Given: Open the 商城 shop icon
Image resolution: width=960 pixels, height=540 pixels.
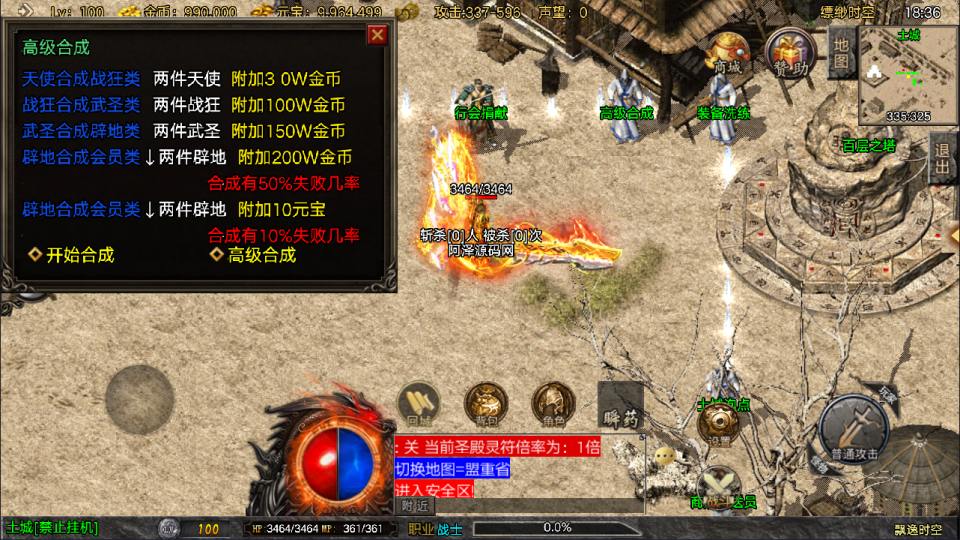Looking at the screenshot, I should click(x=728, y=54).
